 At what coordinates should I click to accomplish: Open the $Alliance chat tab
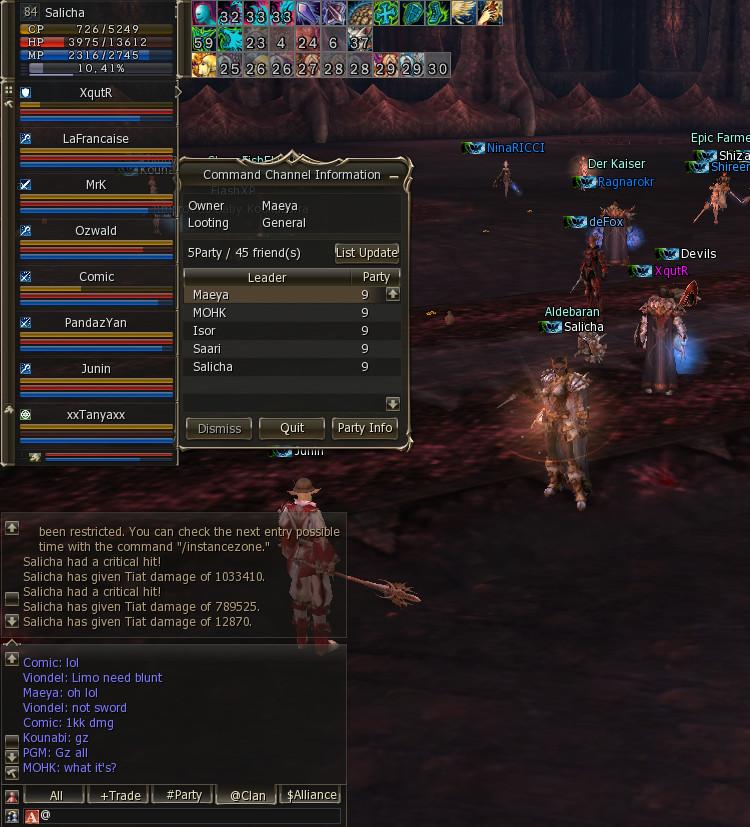(311, 795)
